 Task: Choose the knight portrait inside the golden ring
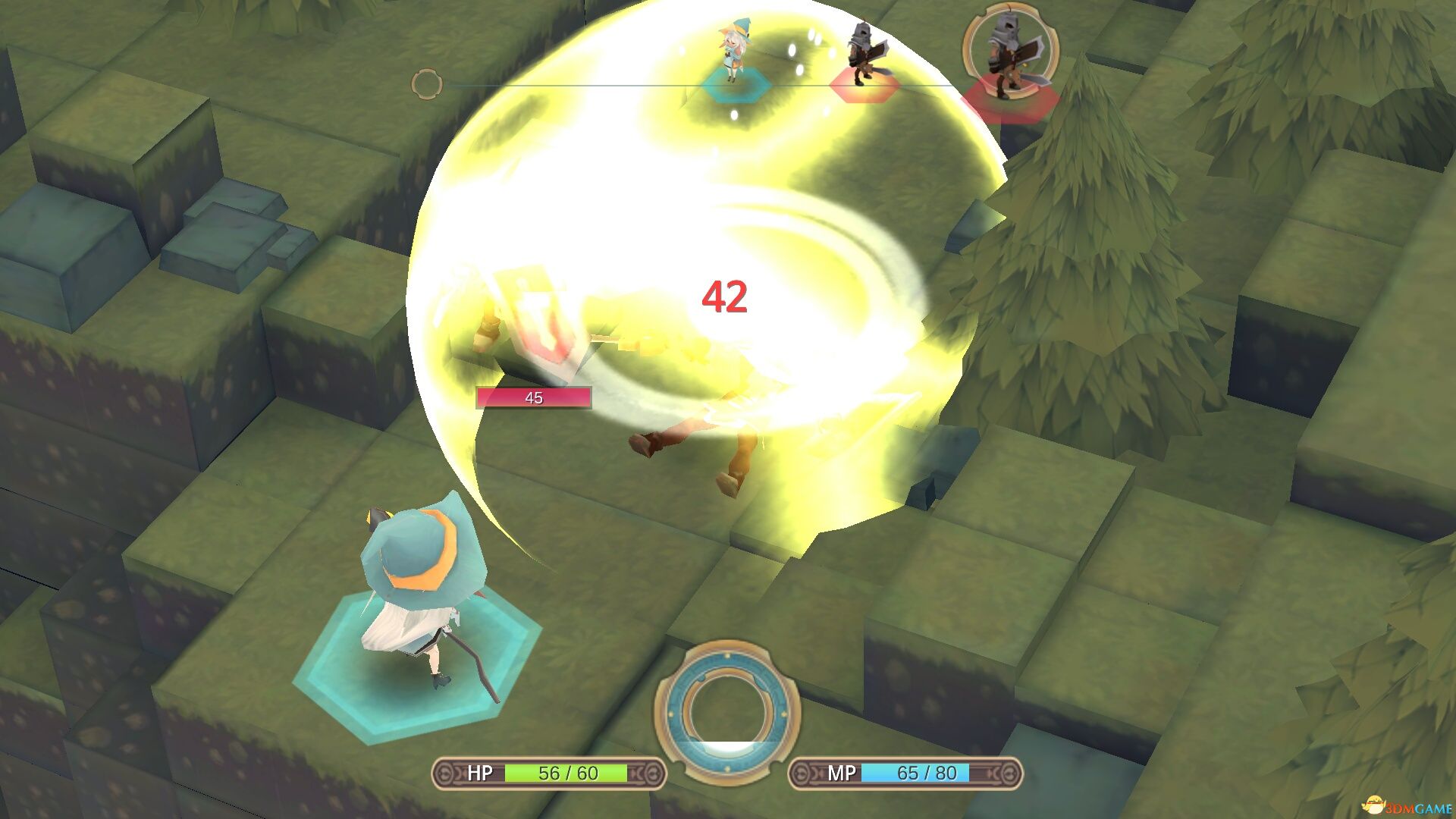coord(1009,55)
